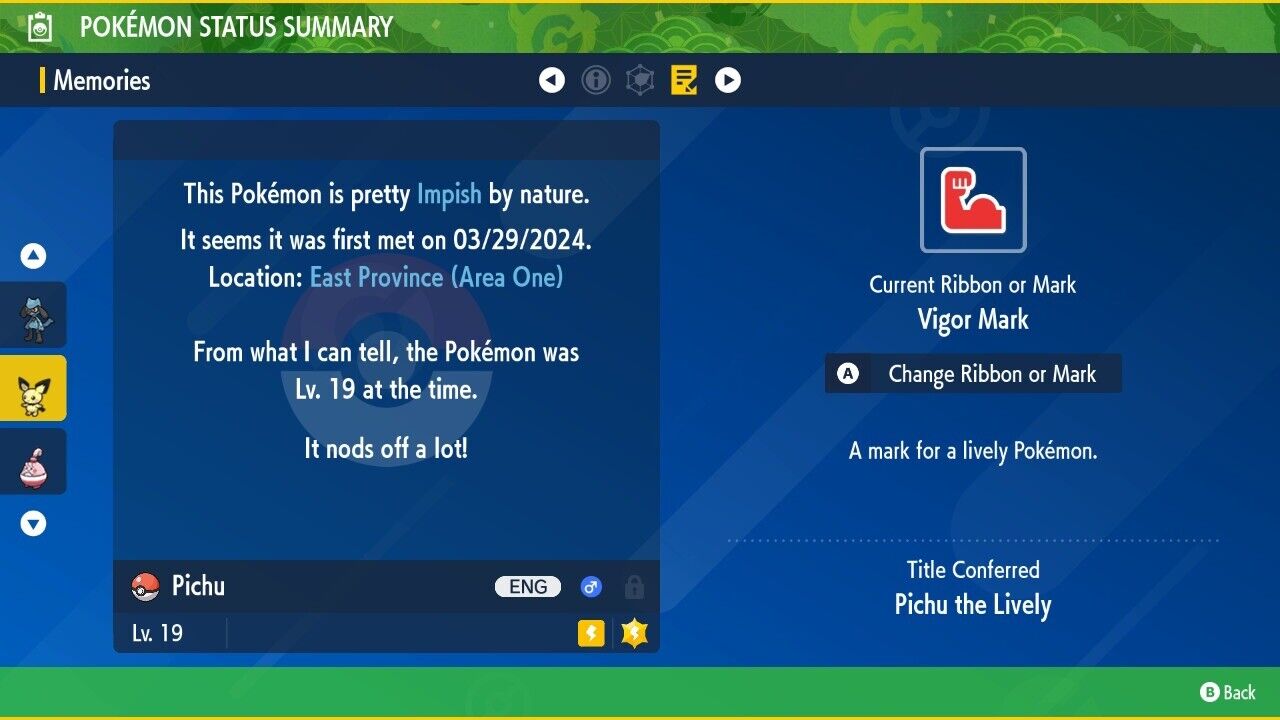The height and width of the screenshot is (720, 1280).
Task: Go Back from the status summary
Action: click(1228, 692)
